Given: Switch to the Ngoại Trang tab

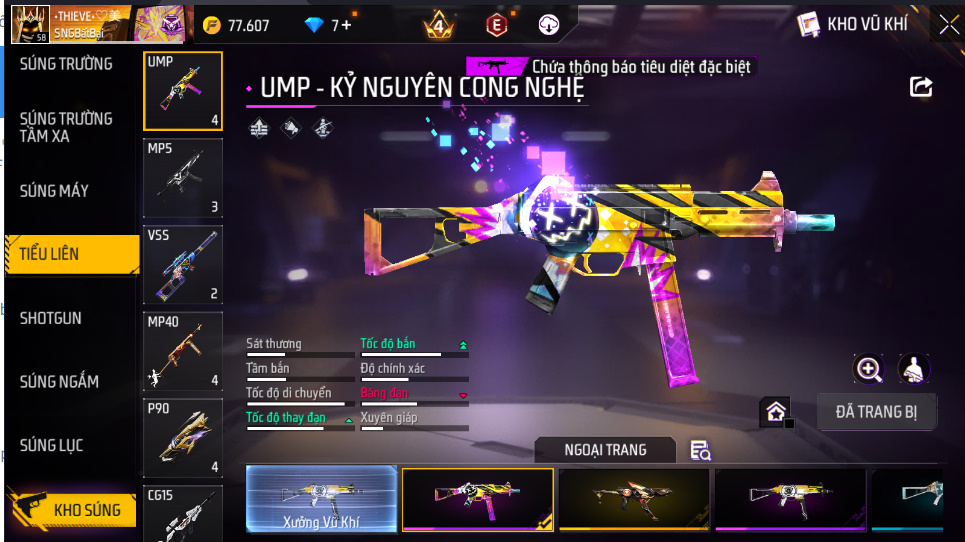Looking at the screenshot, I should (605, 450).
